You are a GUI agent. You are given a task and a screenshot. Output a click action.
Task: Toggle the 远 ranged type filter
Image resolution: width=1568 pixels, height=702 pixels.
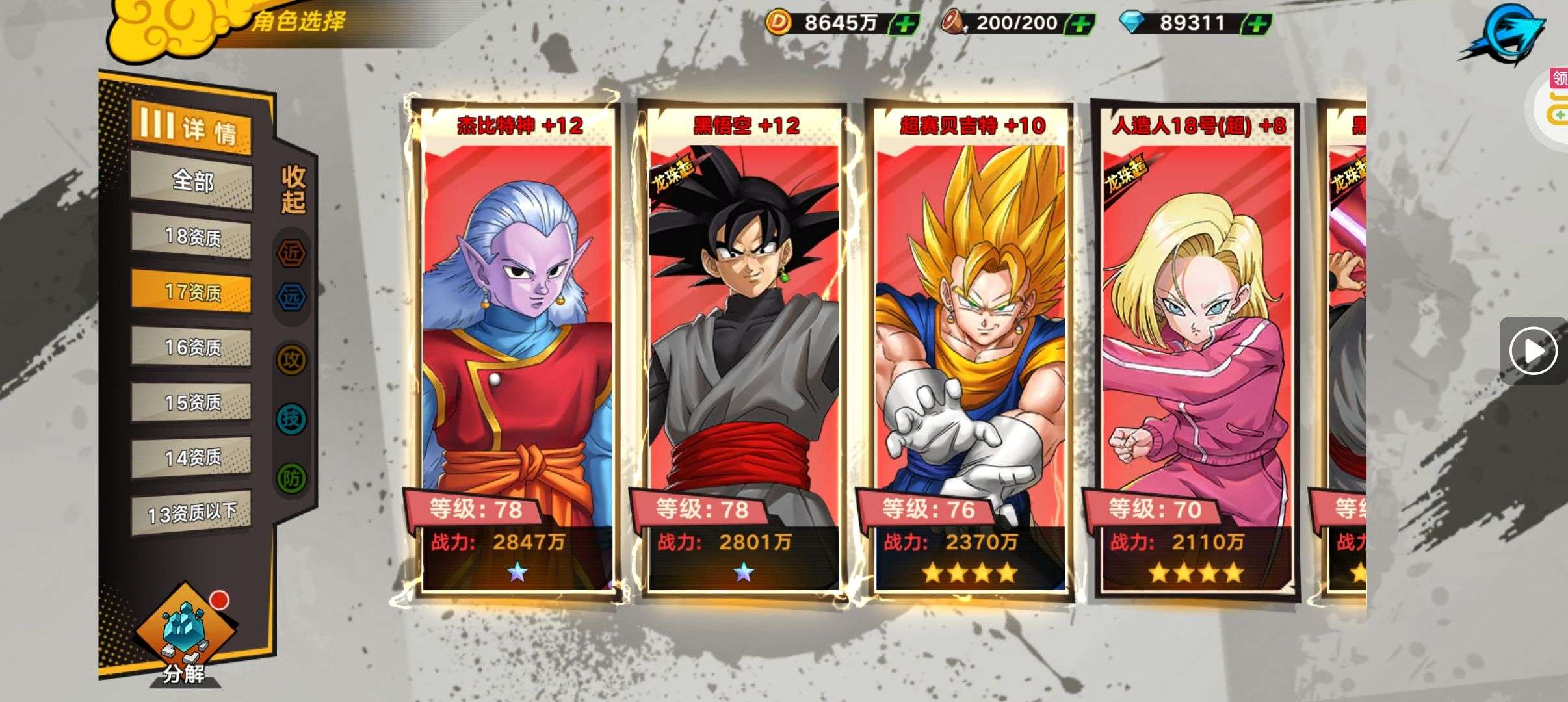click(292, 297)
